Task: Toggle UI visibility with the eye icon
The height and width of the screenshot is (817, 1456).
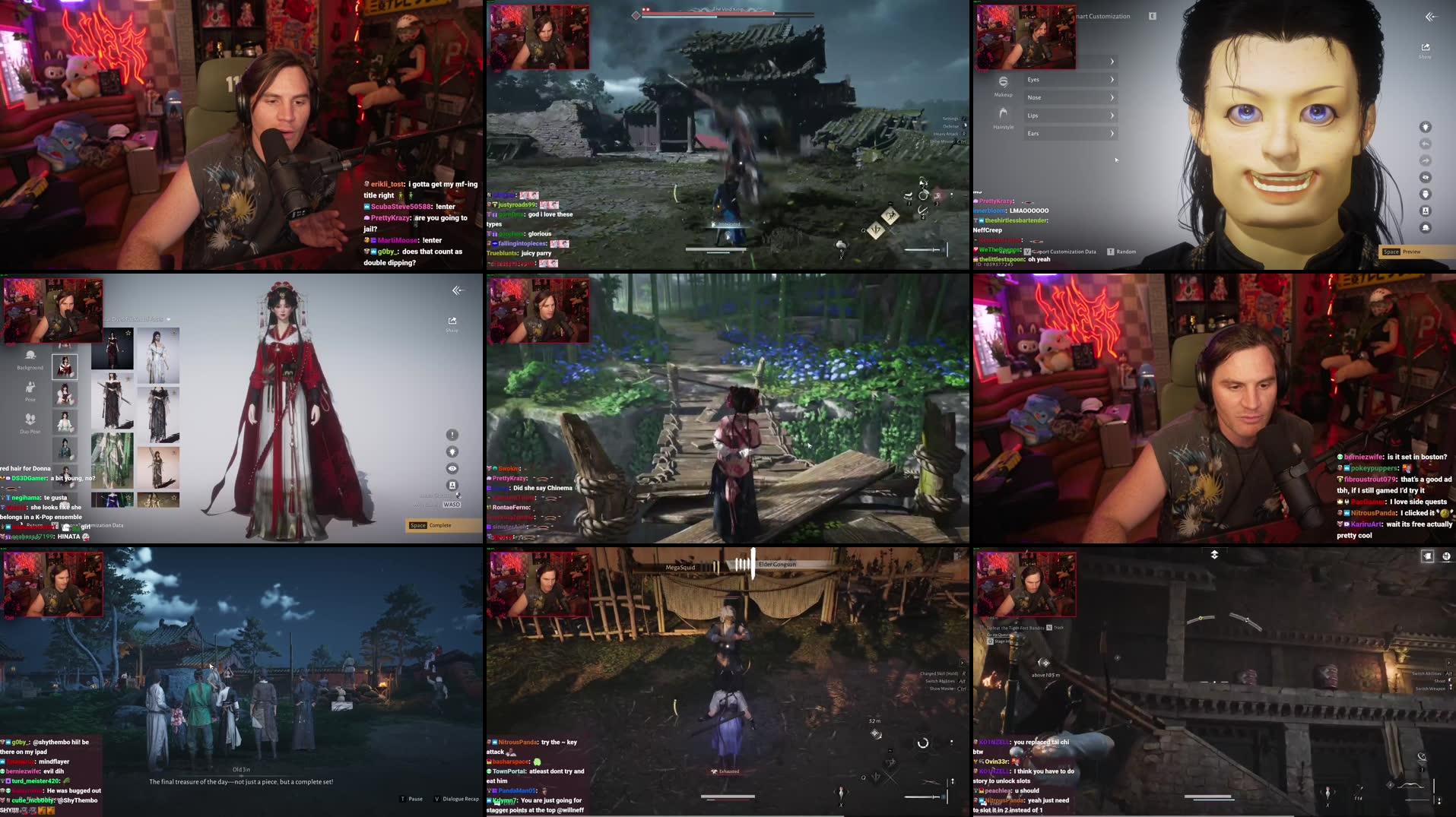Action: [452, 467]
